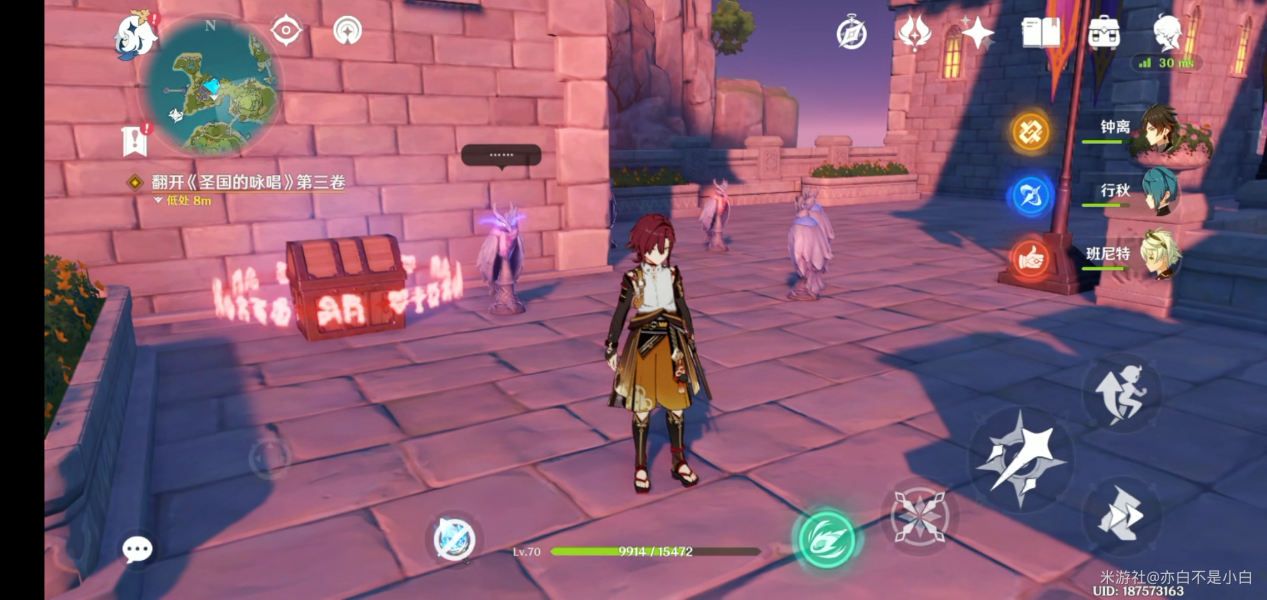Switch to party member 钟离
Screen dimensions: 1267x600
pos(1158,129)
